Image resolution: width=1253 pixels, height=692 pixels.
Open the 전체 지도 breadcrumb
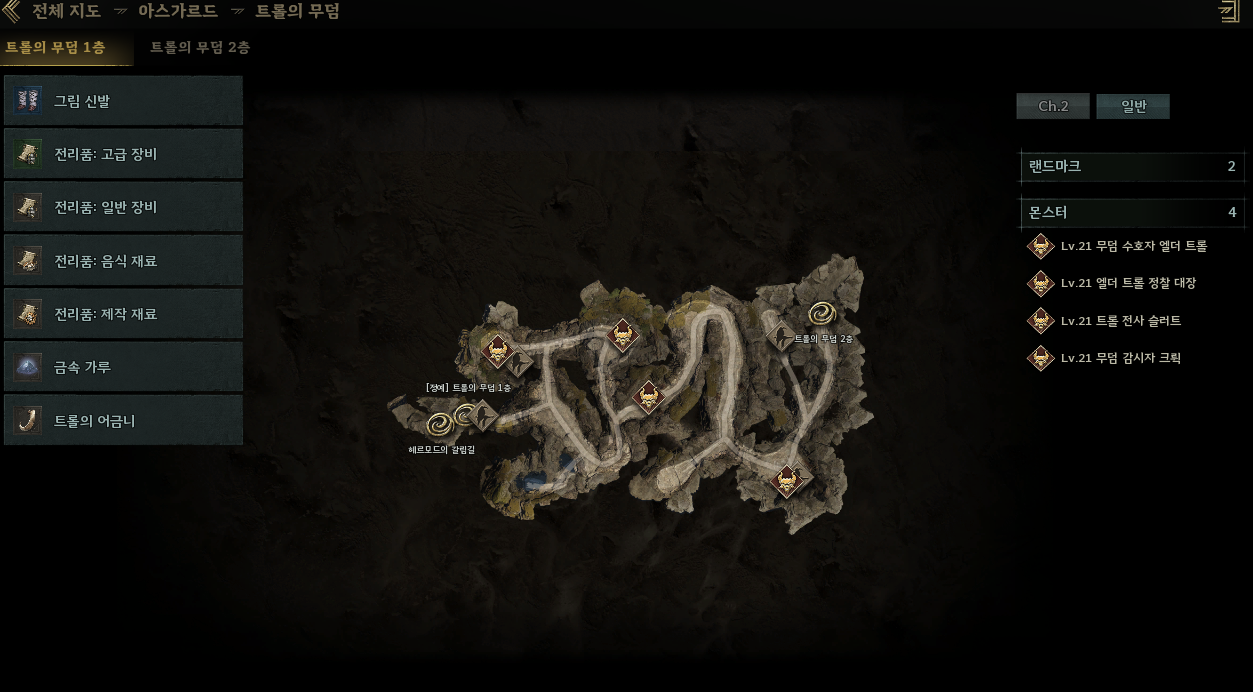(x=66, y=12)
